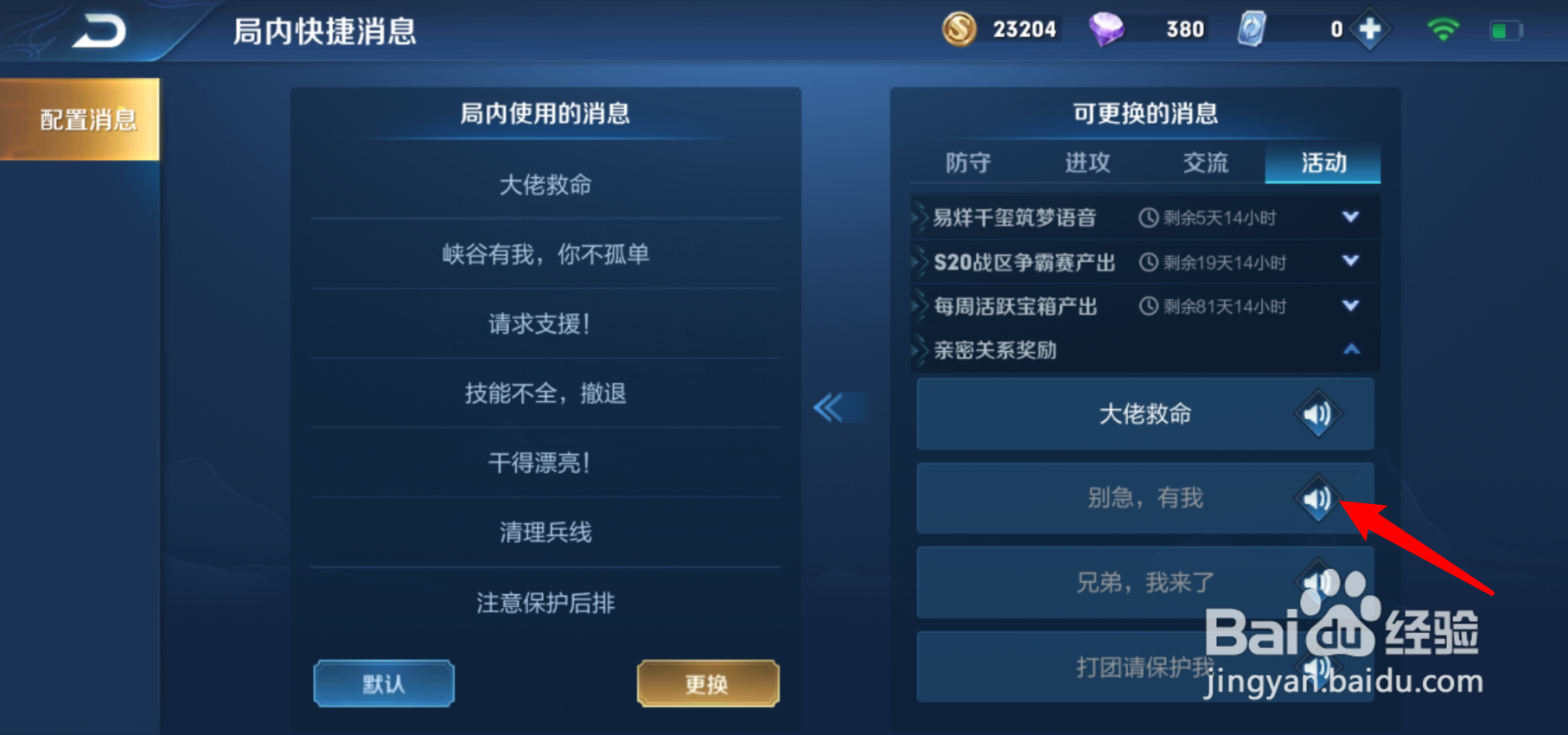The width and height of the screenshot is (1568, 735).
Task: Click the battery indicator icon
Action: pos(1504,29)
